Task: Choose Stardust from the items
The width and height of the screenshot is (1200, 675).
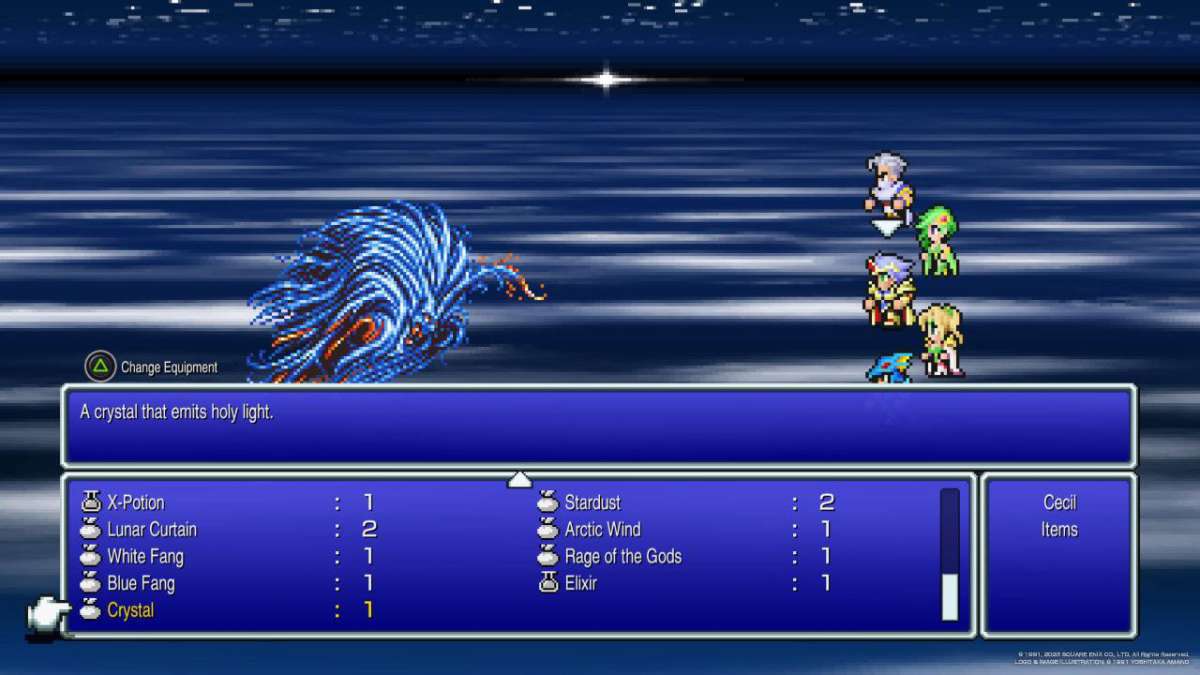Action: pyautogui.click(x=592, y=503)
